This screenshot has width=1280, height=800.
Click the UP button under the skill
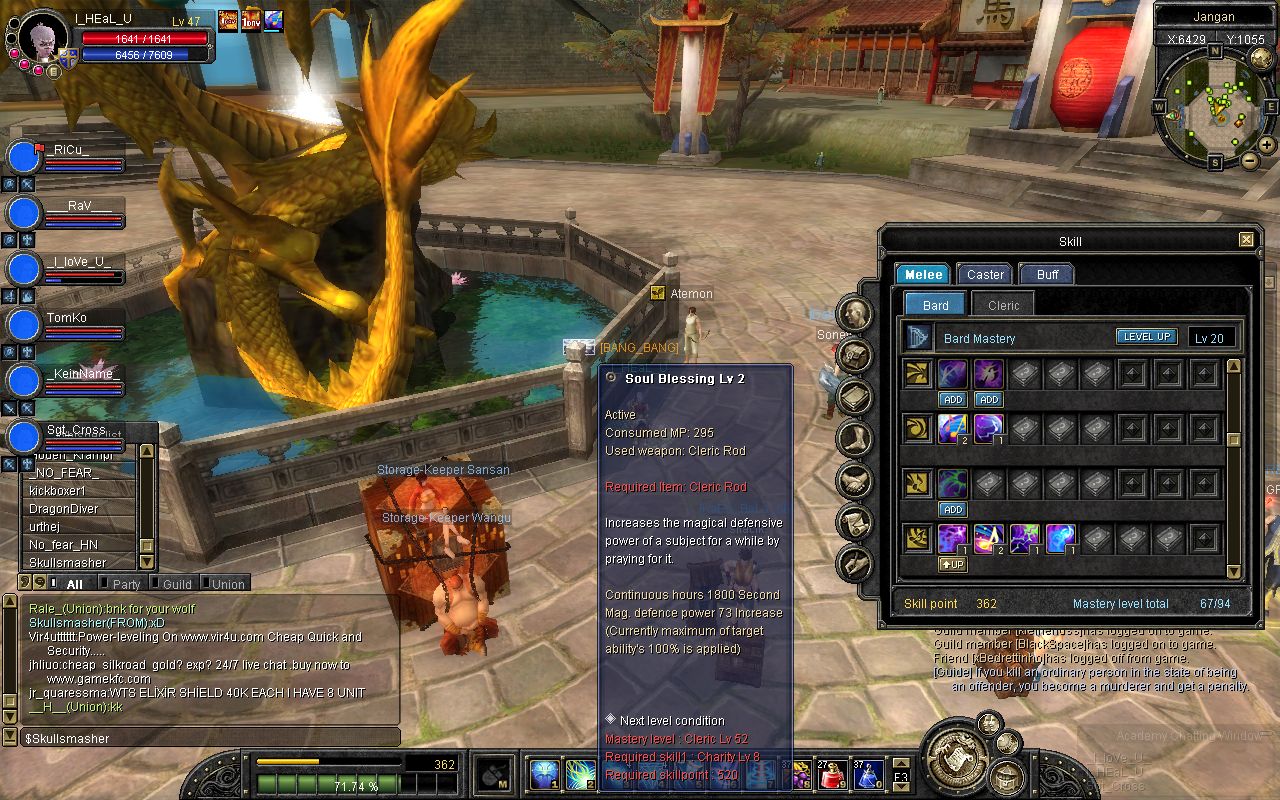(x=952, y=564)
